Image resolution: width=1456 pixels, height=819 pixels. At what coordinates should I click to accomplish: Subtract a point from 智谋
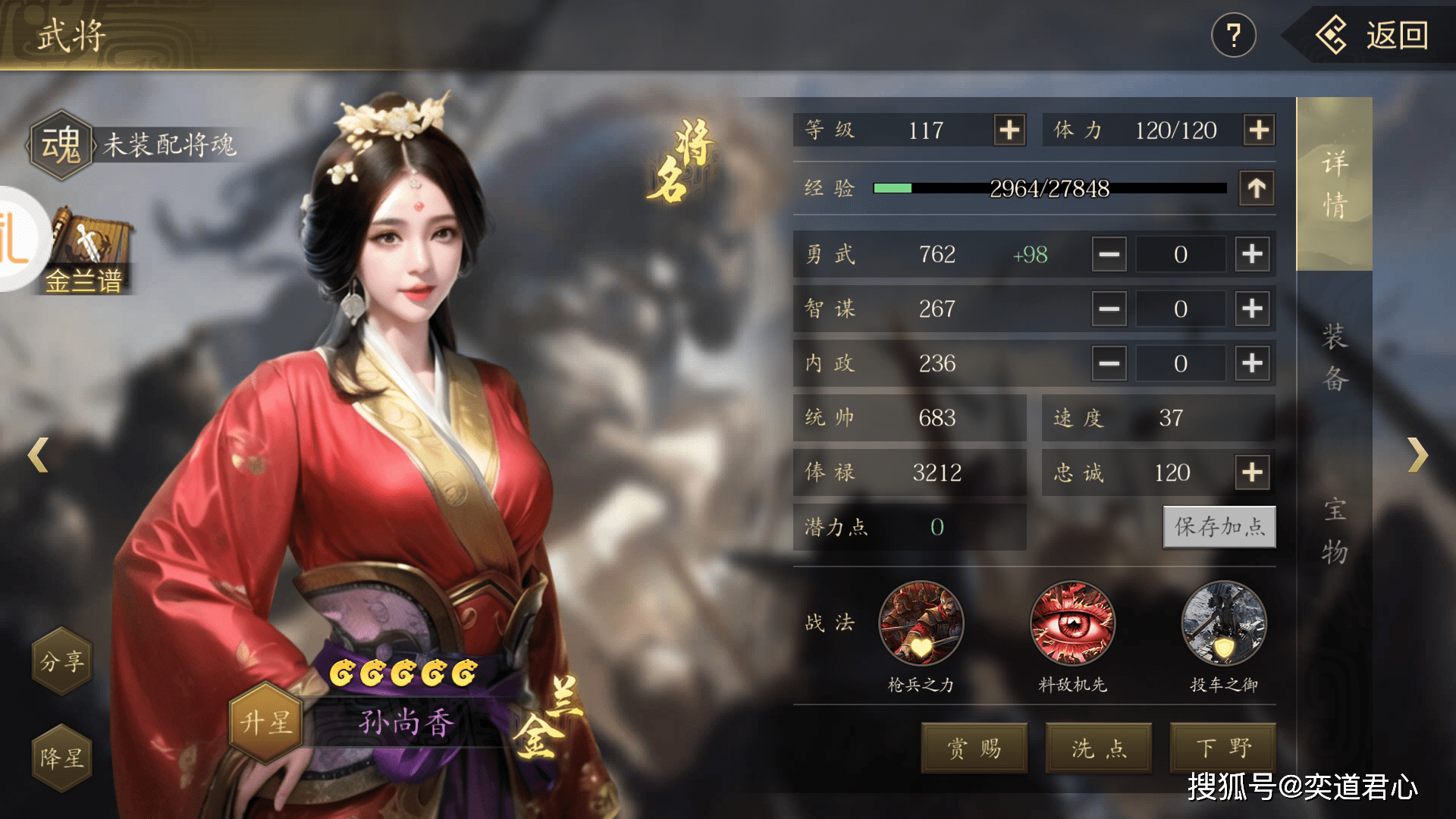1109,309
